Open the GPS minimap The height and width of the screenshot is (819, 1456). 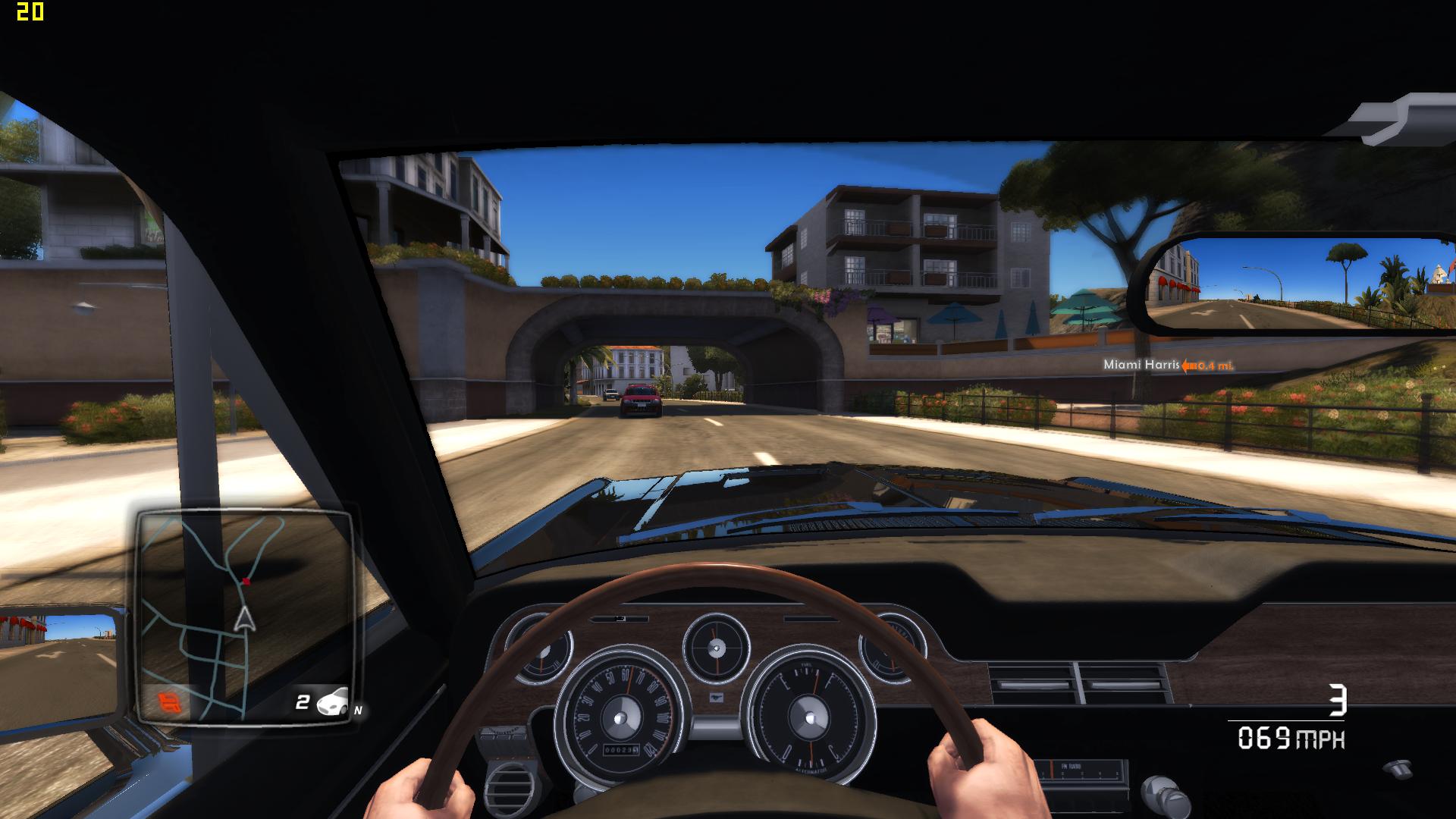click(244, 614)
